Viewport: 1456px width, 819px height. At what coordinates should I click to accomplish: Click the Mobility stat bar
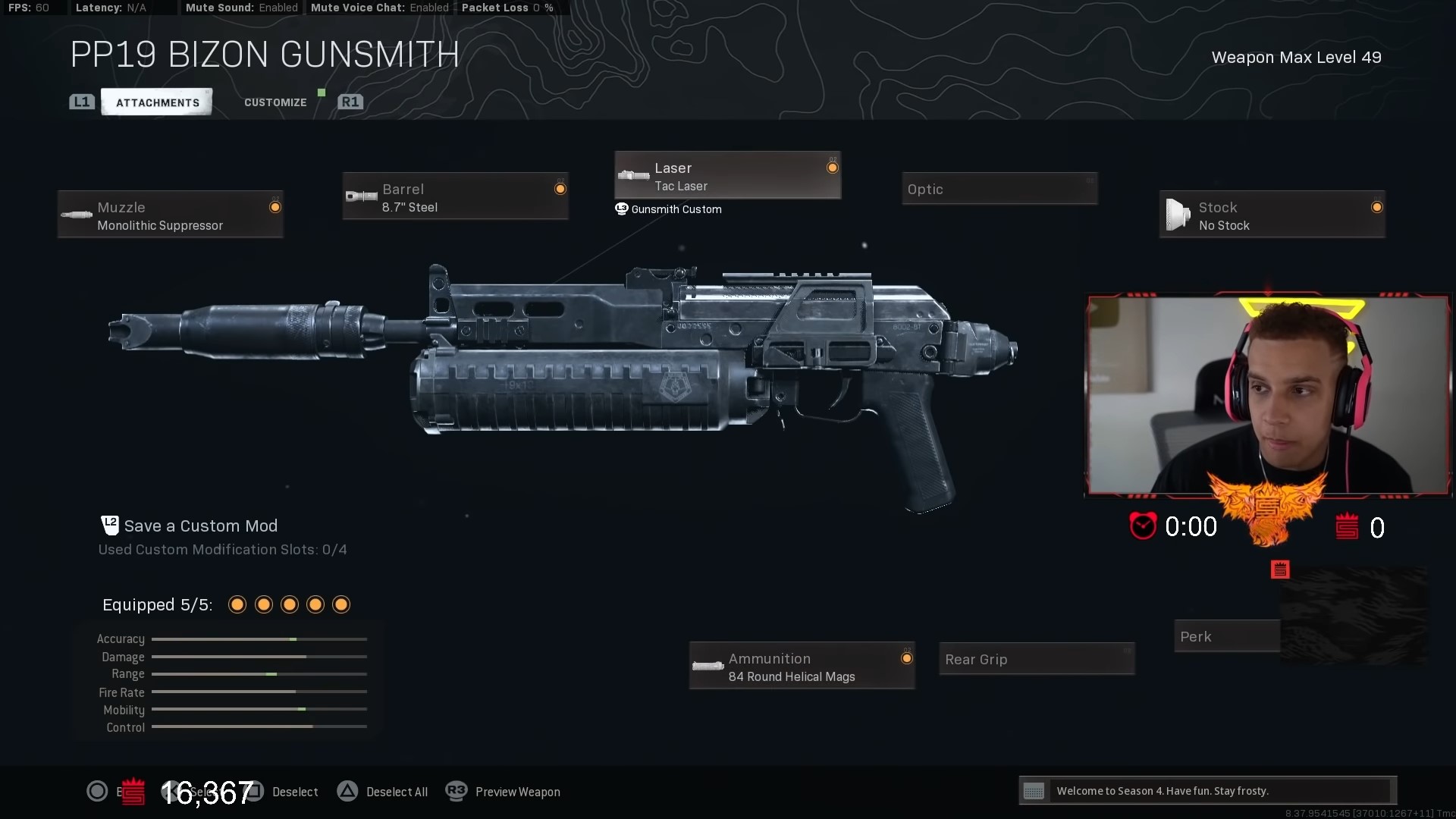pos(259,710)
